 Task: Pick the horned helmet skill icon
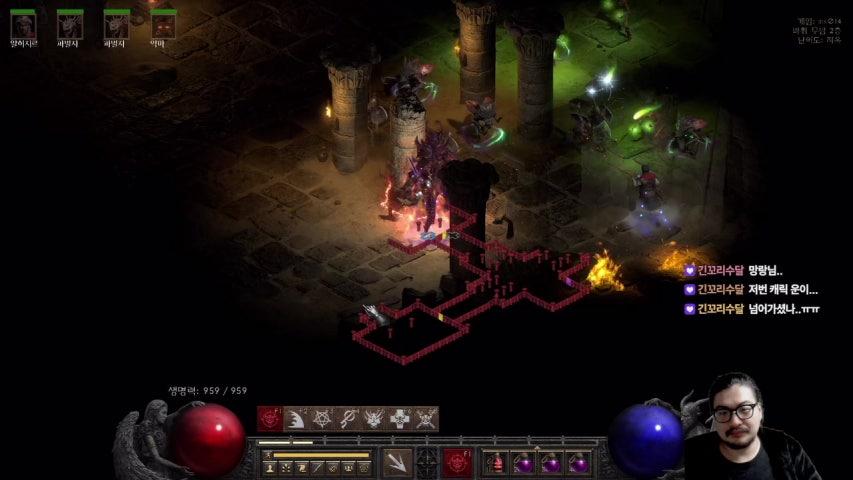pos(374,419)
